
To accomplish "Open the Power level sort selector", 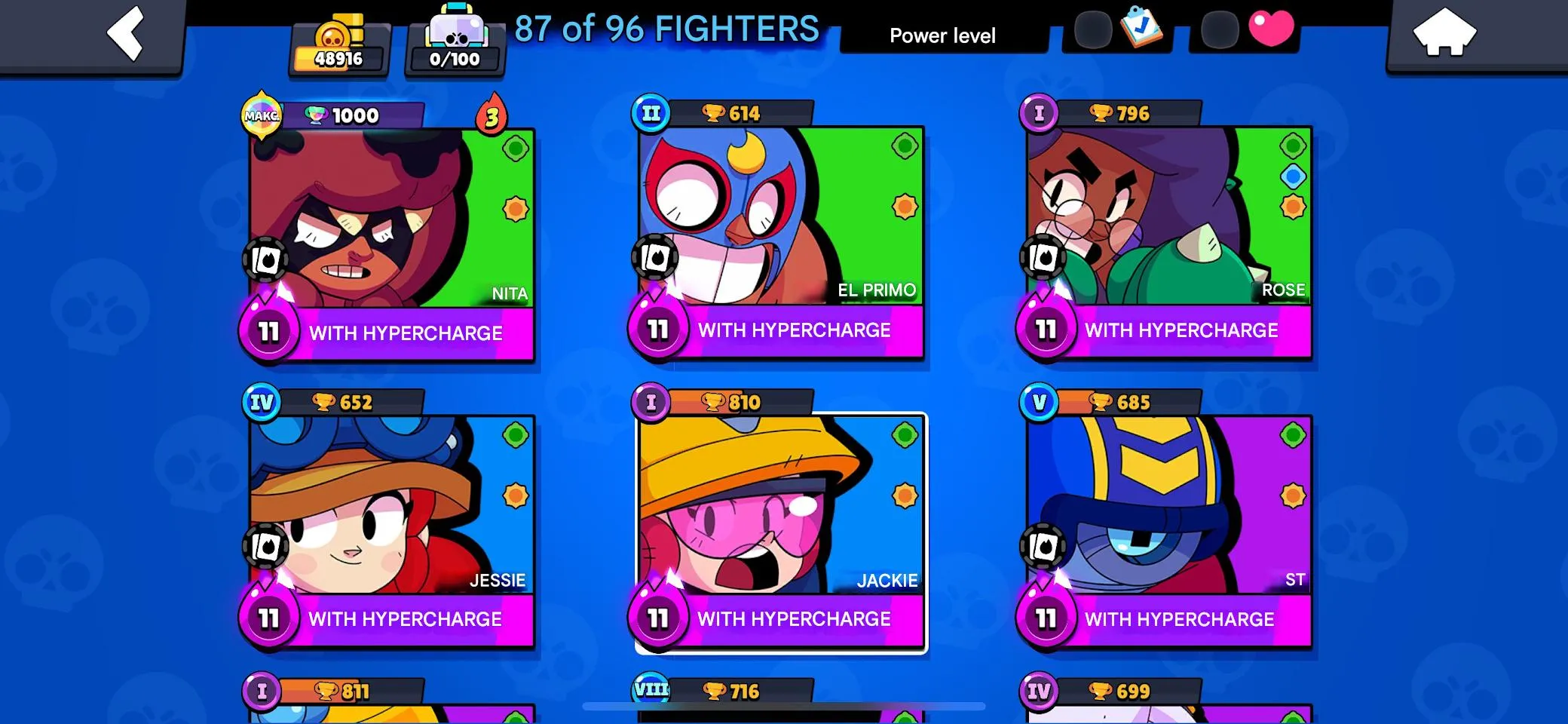I will click(942, 35).
